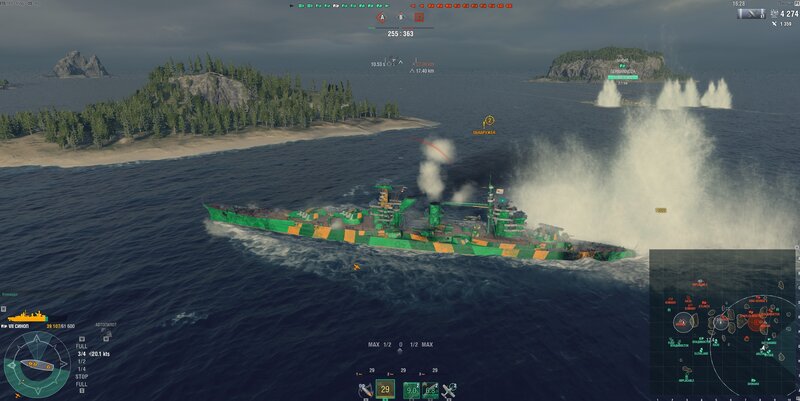Viewport: 800px width, 401px height.
Task: Select capture point B indicator
Action: (401, 17)
